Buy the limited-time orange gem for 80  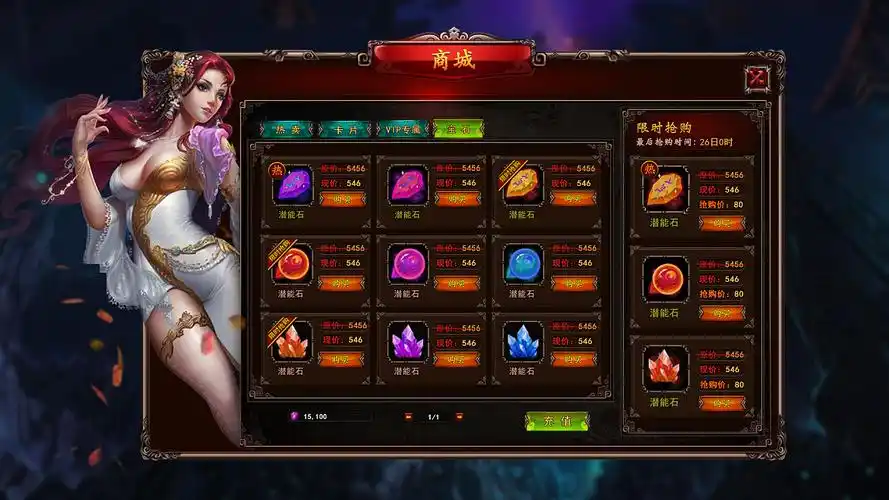point(721,223)
